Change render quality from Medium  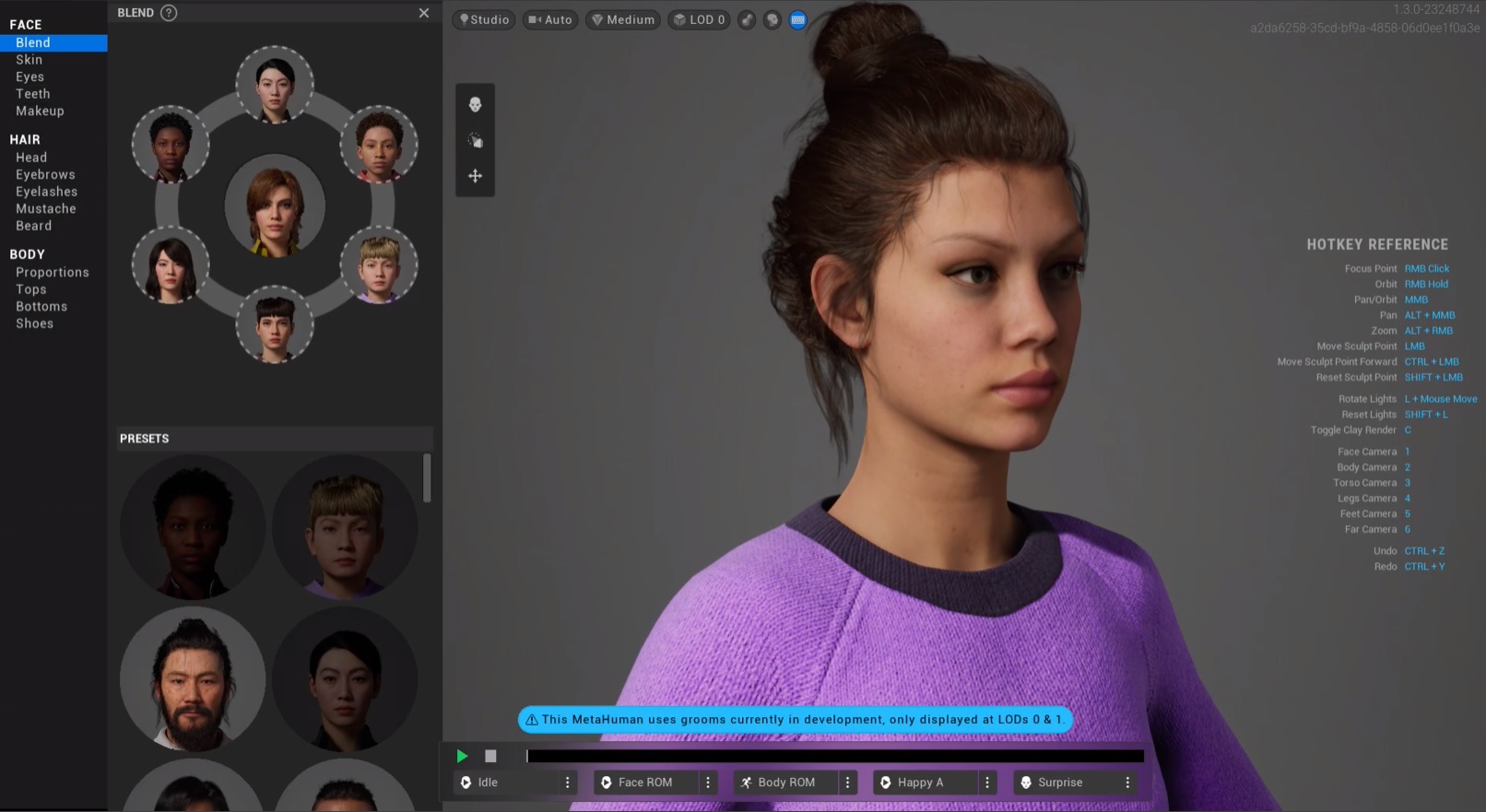622,19
